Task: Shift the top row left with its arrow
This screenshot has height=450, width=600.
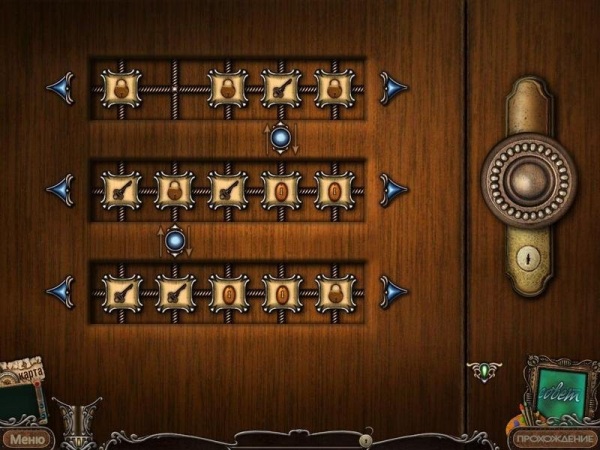Action: (60, 87)
